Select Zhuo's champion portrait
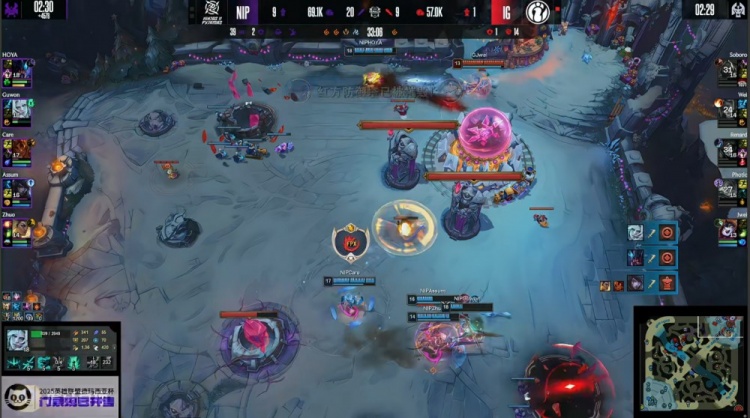 22,230
